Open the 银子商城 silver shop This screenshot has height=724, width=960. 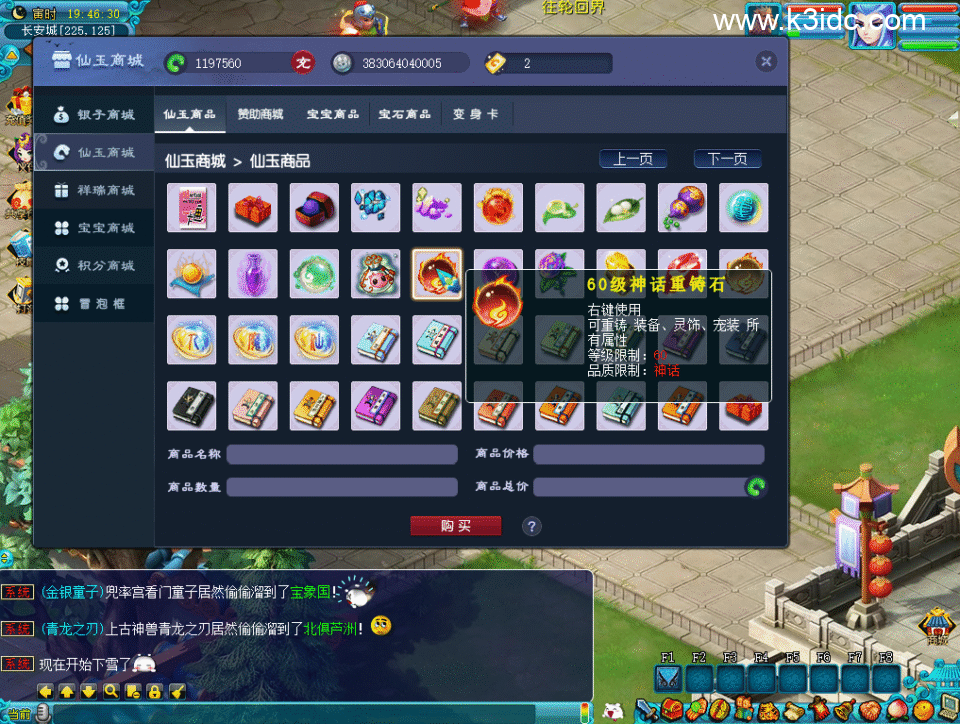[x=95, y=115]
